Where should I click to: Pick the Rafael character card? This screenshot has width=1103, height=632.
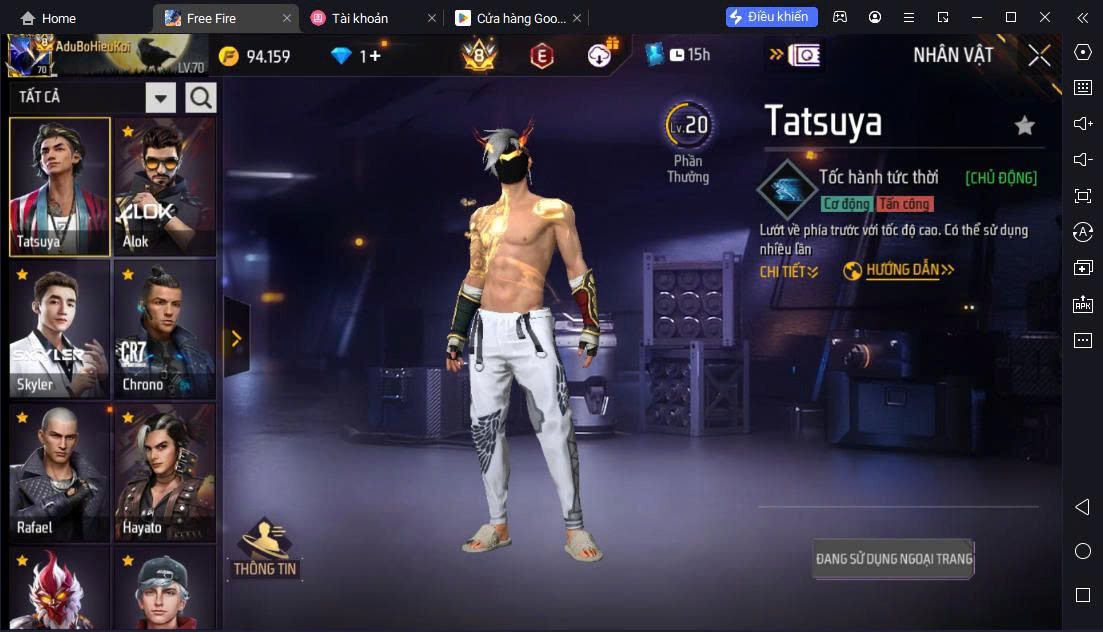pyautogui.click(x=60, y=472)
